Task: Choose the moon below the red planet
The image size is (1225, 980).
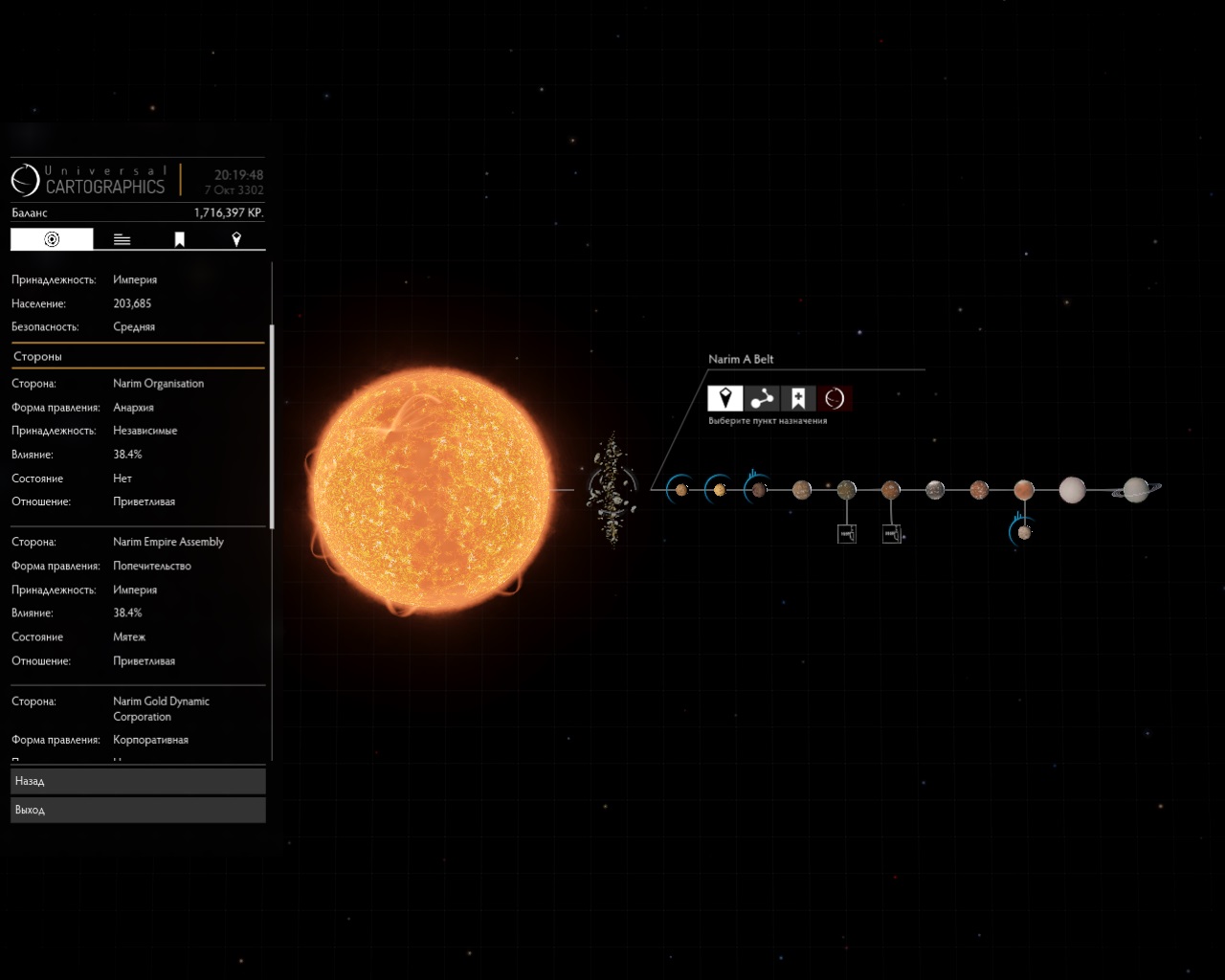Action: 1023,532
